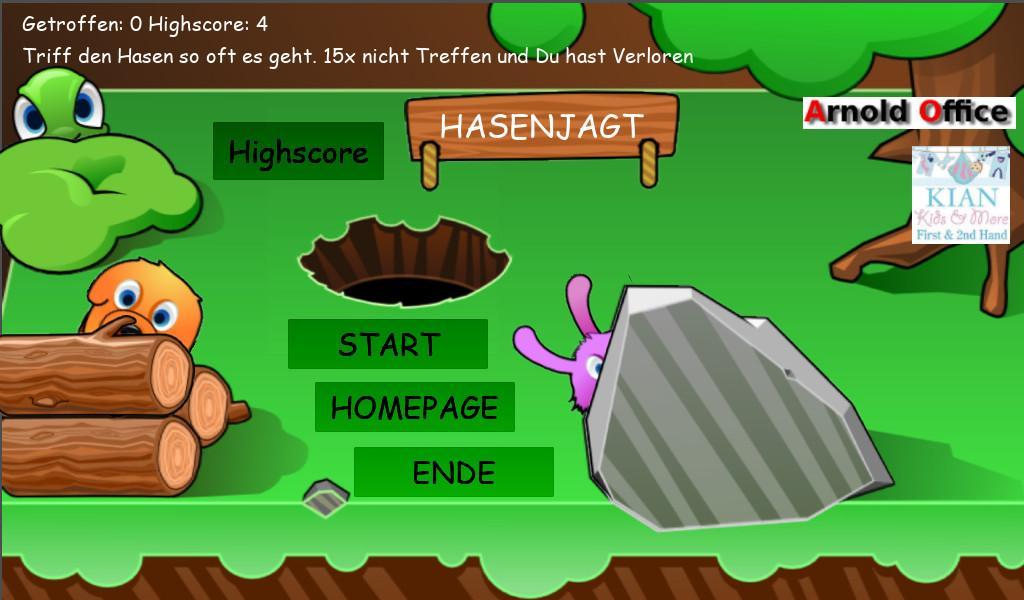The image size is (1024, 600).
Task: Start the game with the START button
Action: pos(387,344)
